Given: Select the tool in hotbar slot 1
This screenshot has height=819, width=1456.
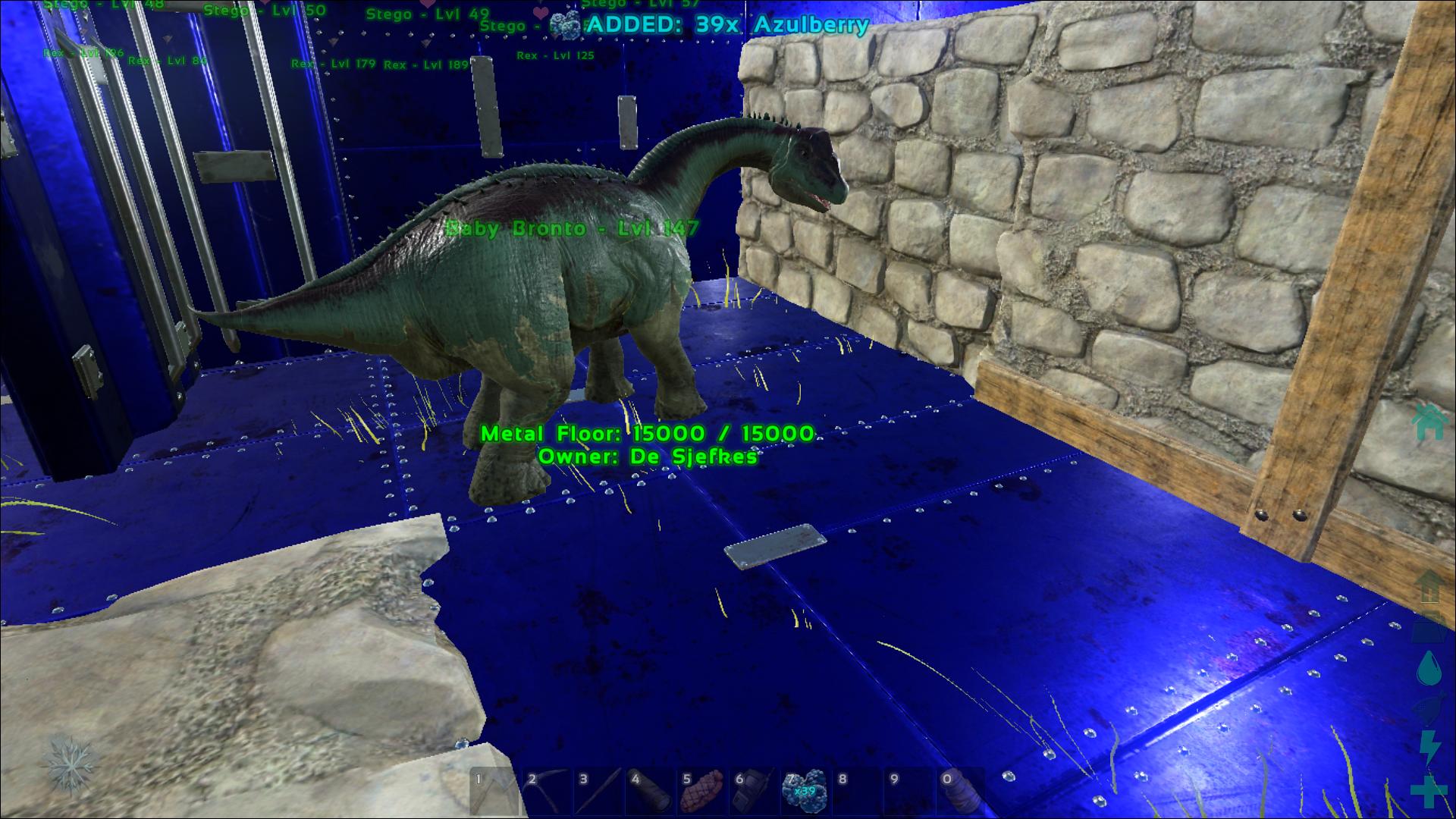Looking at the screenshot, I should click(x=494, y=792).
